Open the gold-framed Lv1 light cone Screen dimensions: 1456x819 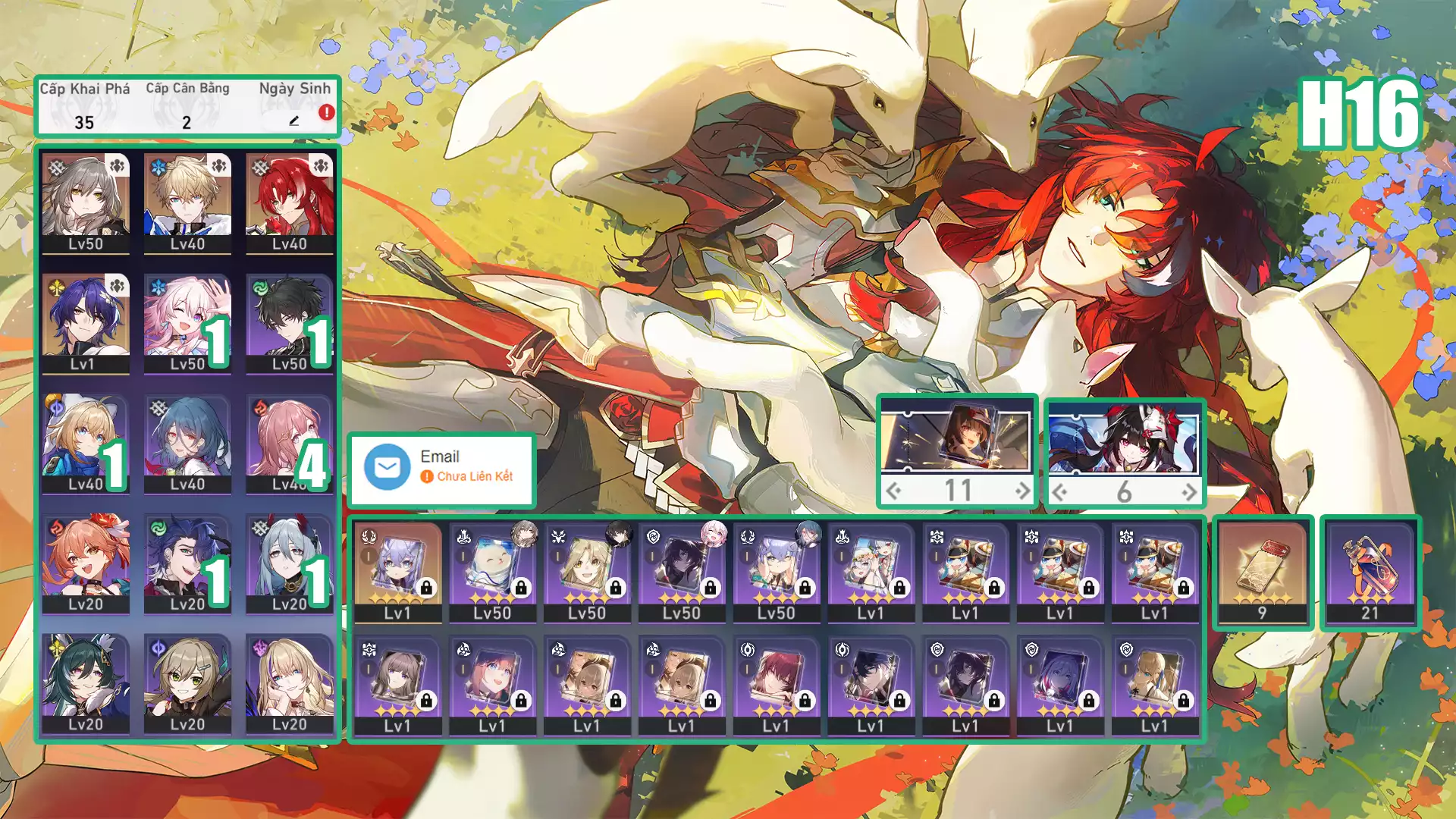[397, 571]
